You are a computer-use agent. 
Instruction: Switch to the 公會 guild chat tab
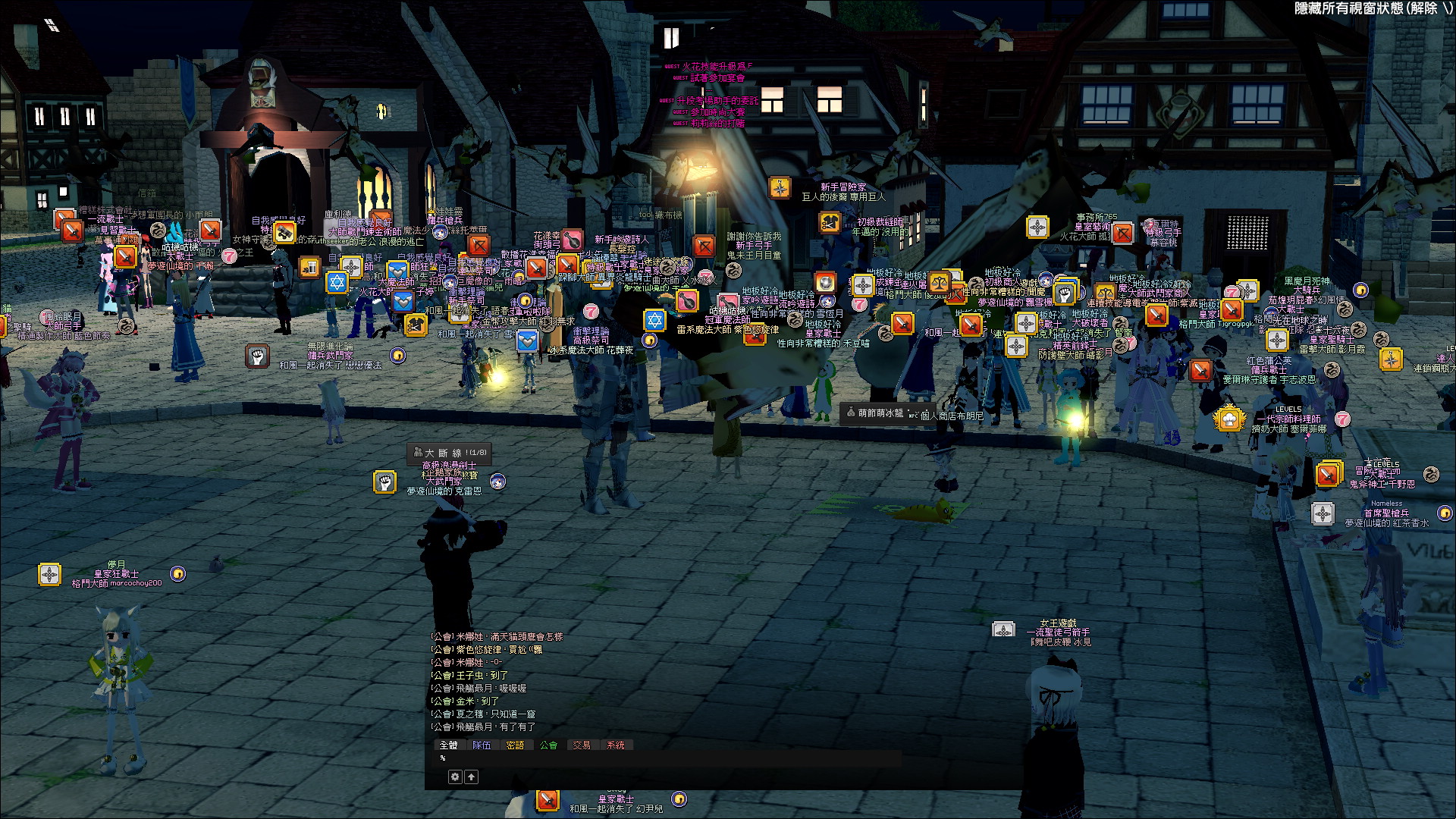click(x=548, y=745)
